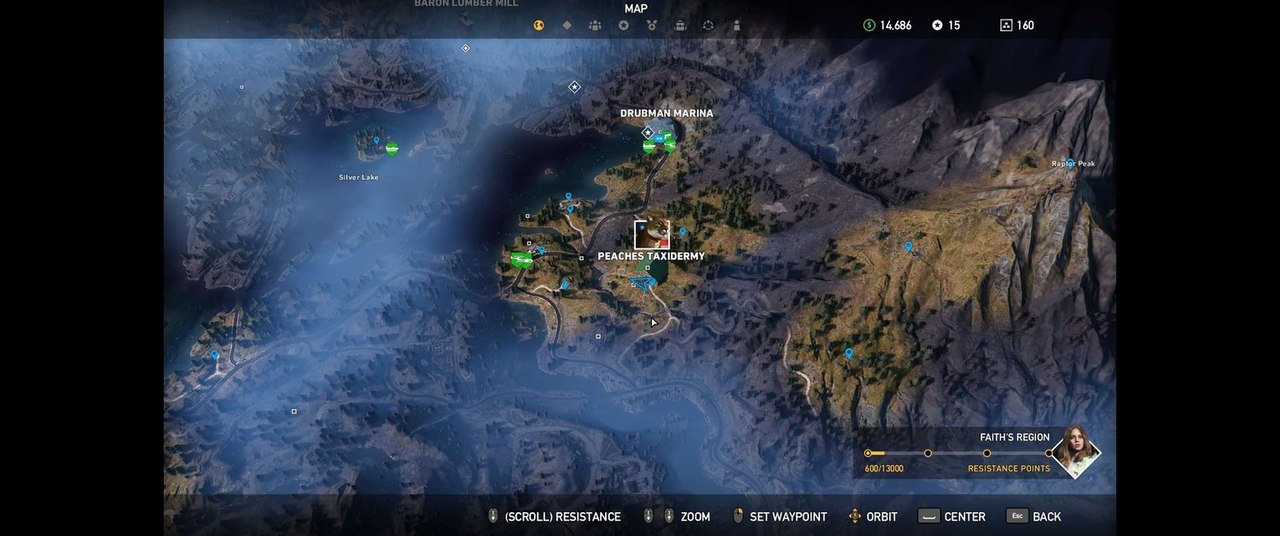The height and width of the screenshot is (536, 1280).
Task: Select the blue pin at Raptor Peak
Action: pos(1069,165)
